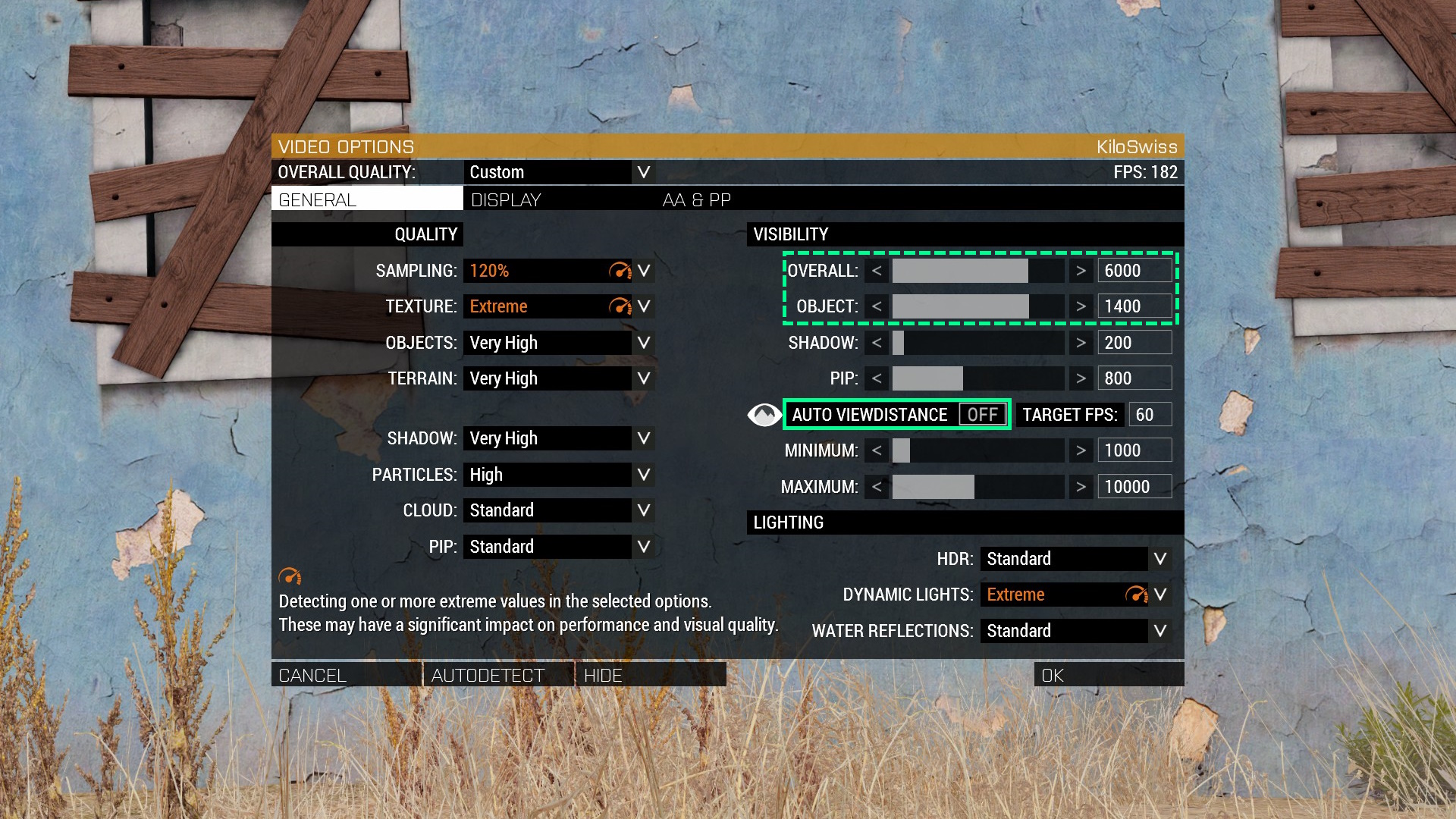
Task: Confirm settings with the OK button
Action: pyautogui.click(x=1108, y=675)
